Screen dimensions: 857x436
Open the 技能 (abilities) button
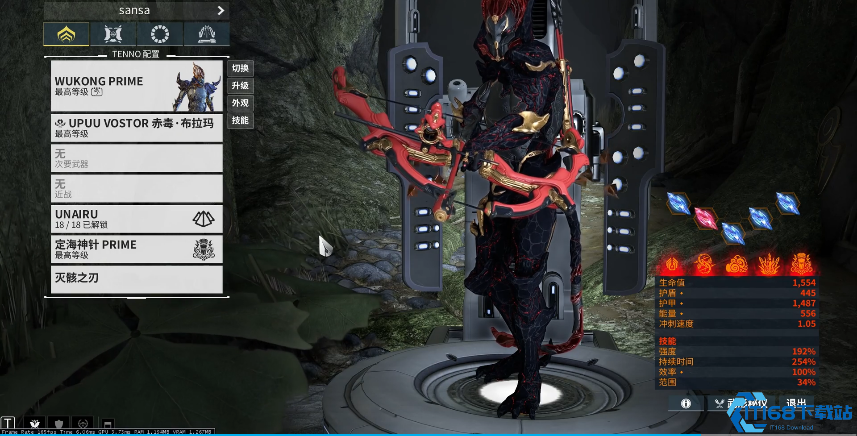click(x=240, y=120)
